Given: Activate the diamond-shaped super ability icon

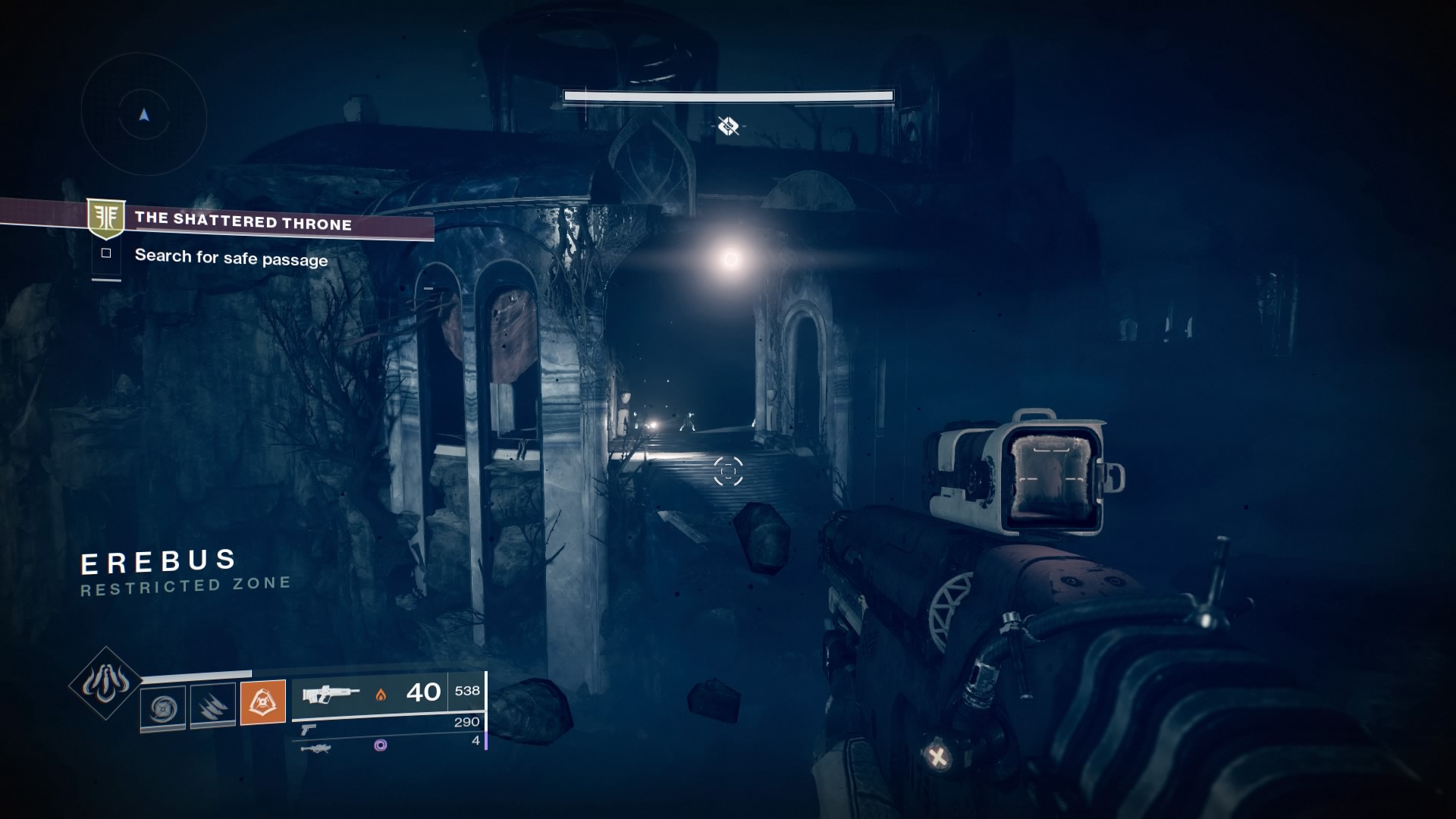Looking at the screenshot, I should click(105, 684).
